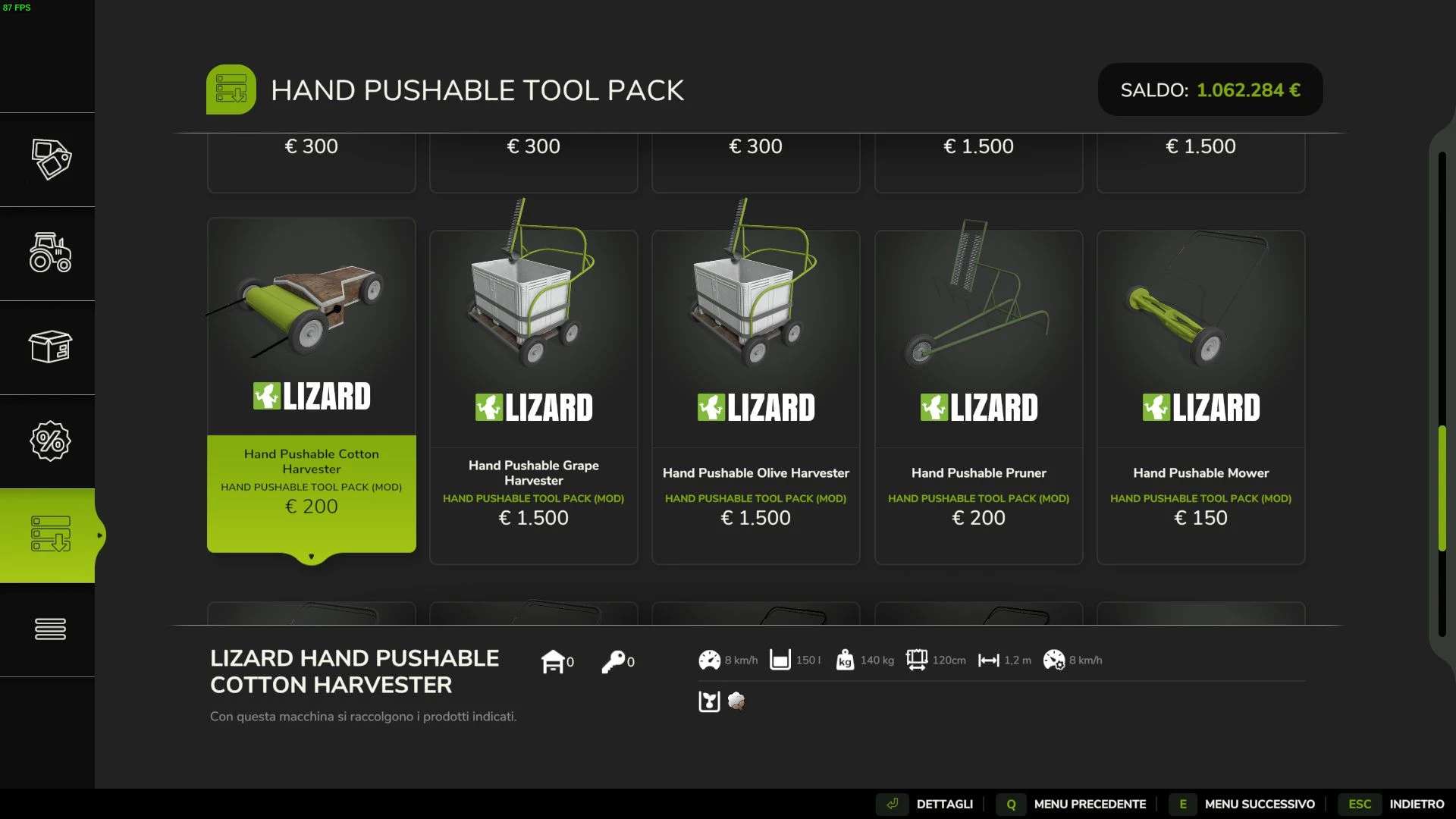The image size is (1456, 819).
Task: Click the Hand Pushable Tool Pack header icon
Action: click(231, 89)
